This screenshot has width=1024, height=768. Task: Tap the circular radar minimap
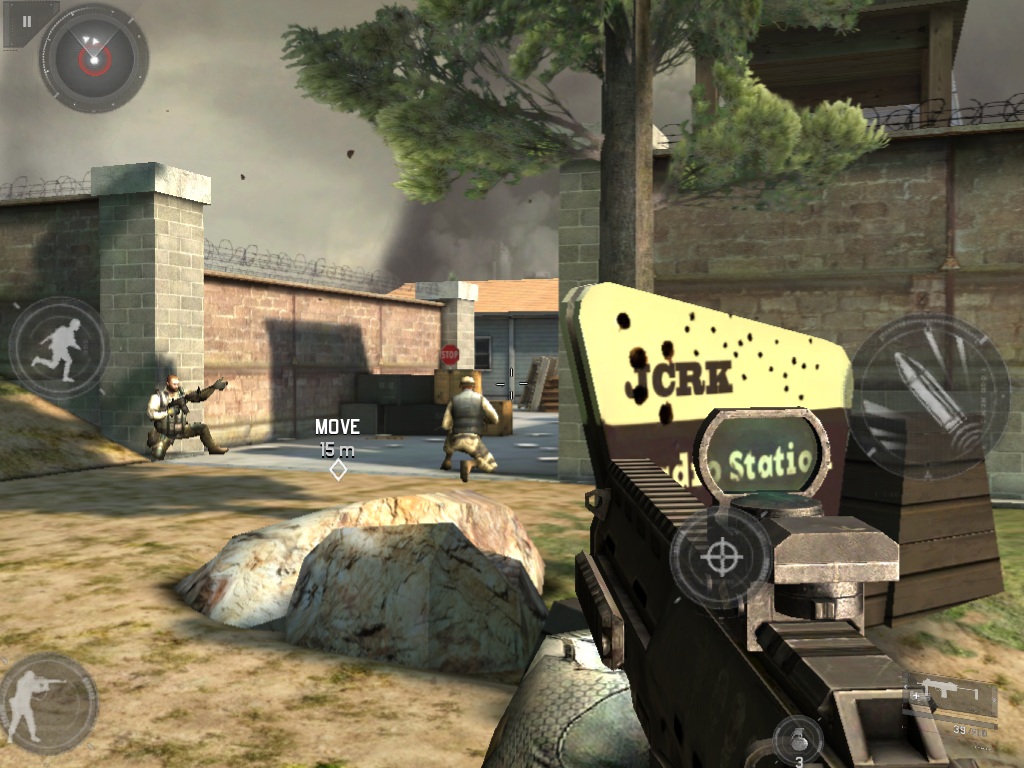[93, 59]
